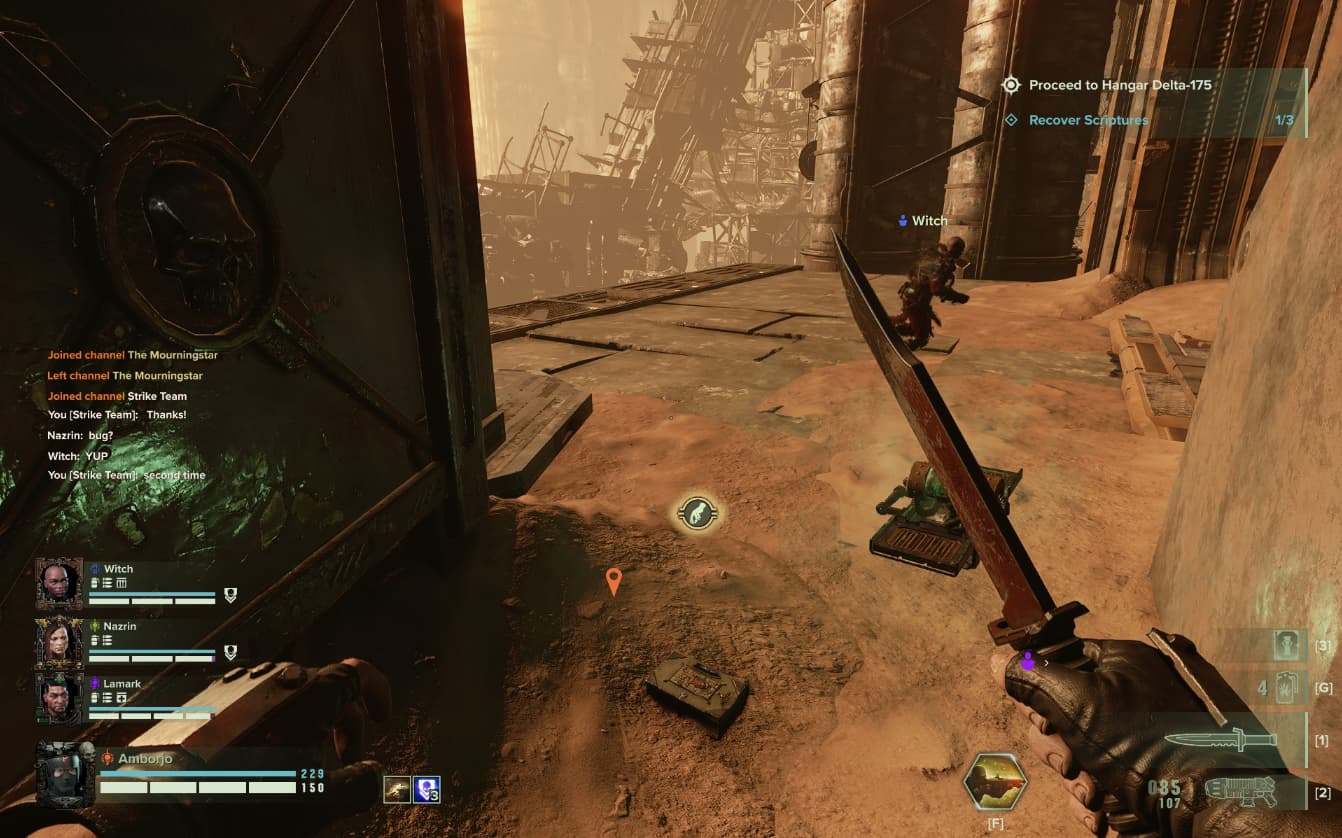Click the blue skull buff icon

click(x=427, y=790)
